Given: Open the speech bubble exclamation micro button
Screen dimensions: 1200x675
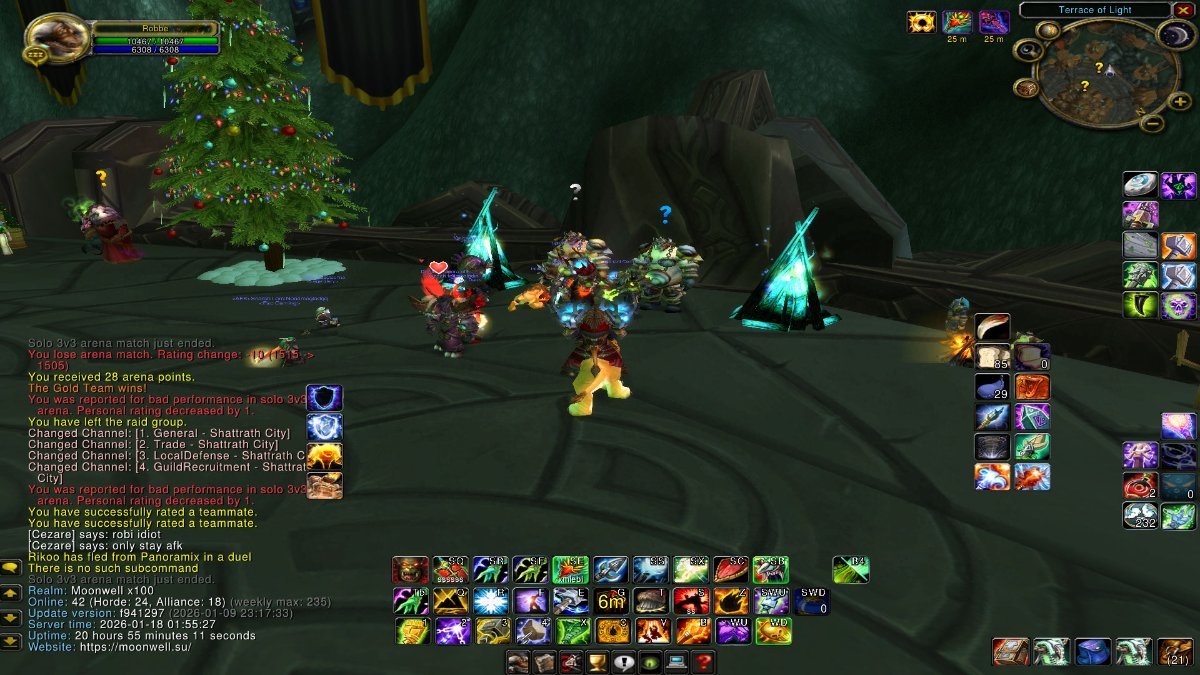Looking at the screenshot, I should [x=624, y=661].
